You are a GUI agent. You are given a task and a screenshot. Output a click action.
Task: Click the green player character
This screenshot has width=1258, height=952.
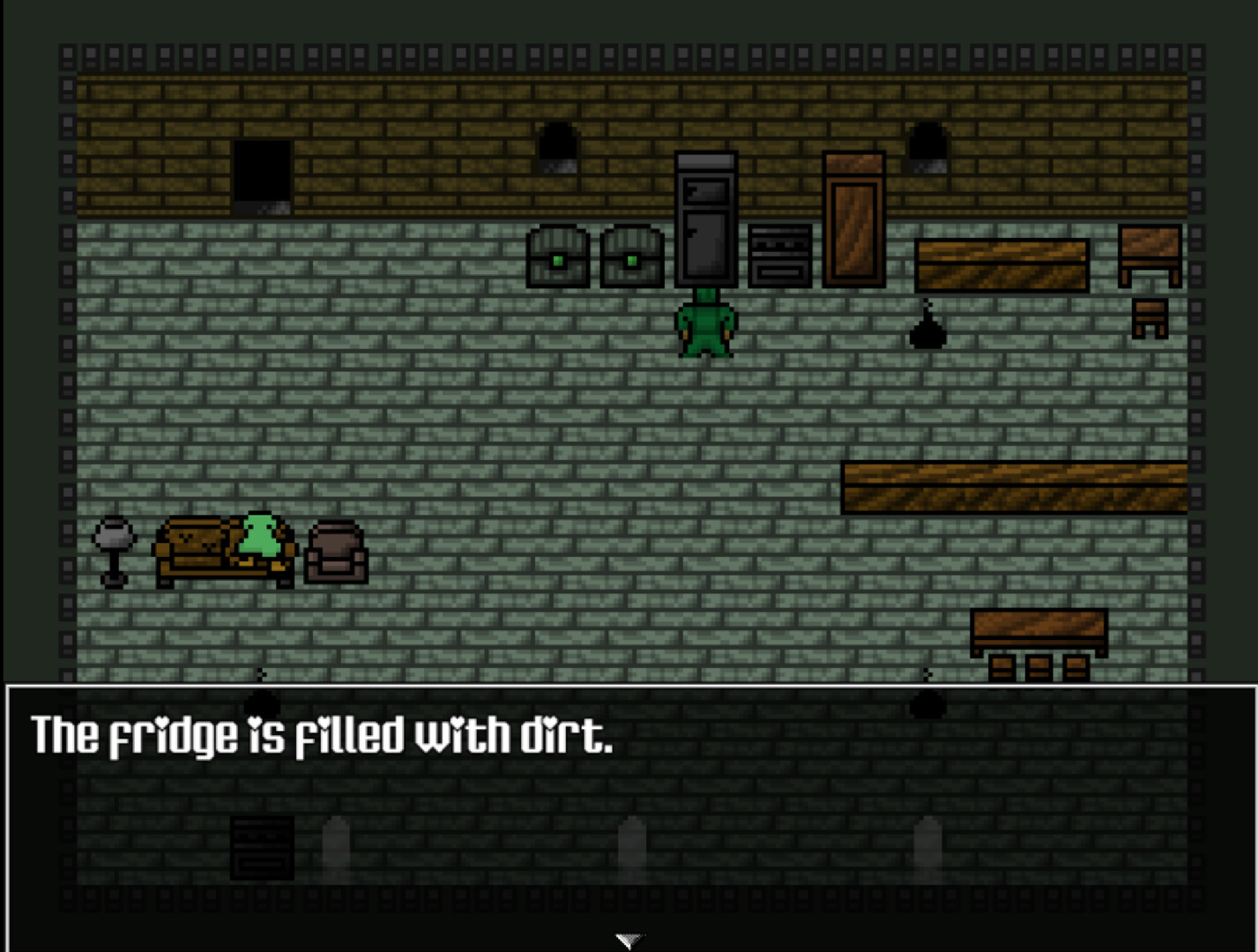(705, 326)
